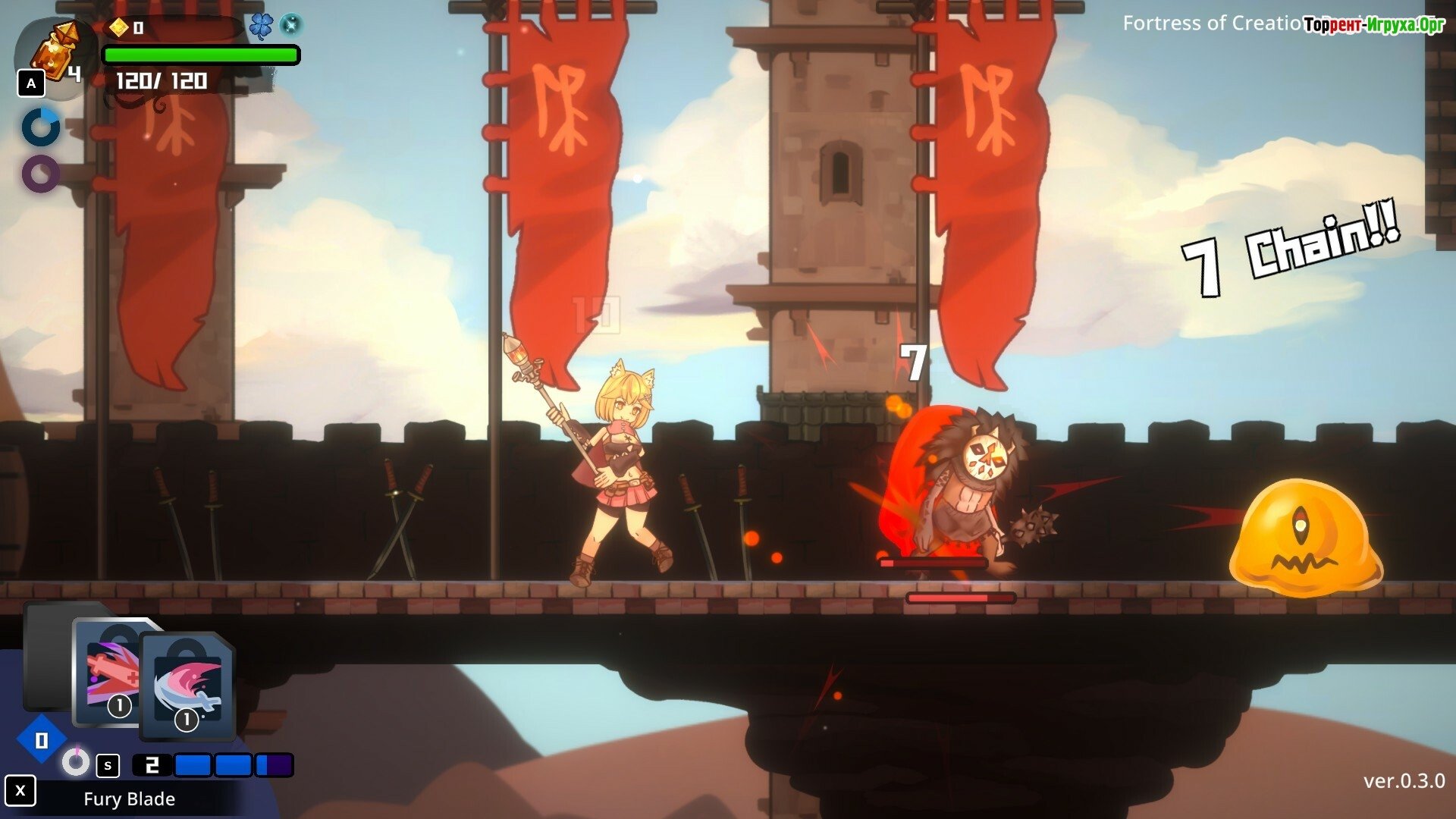Click the teal orb buff icon
1456x819 pixels.
pos(290,26)
